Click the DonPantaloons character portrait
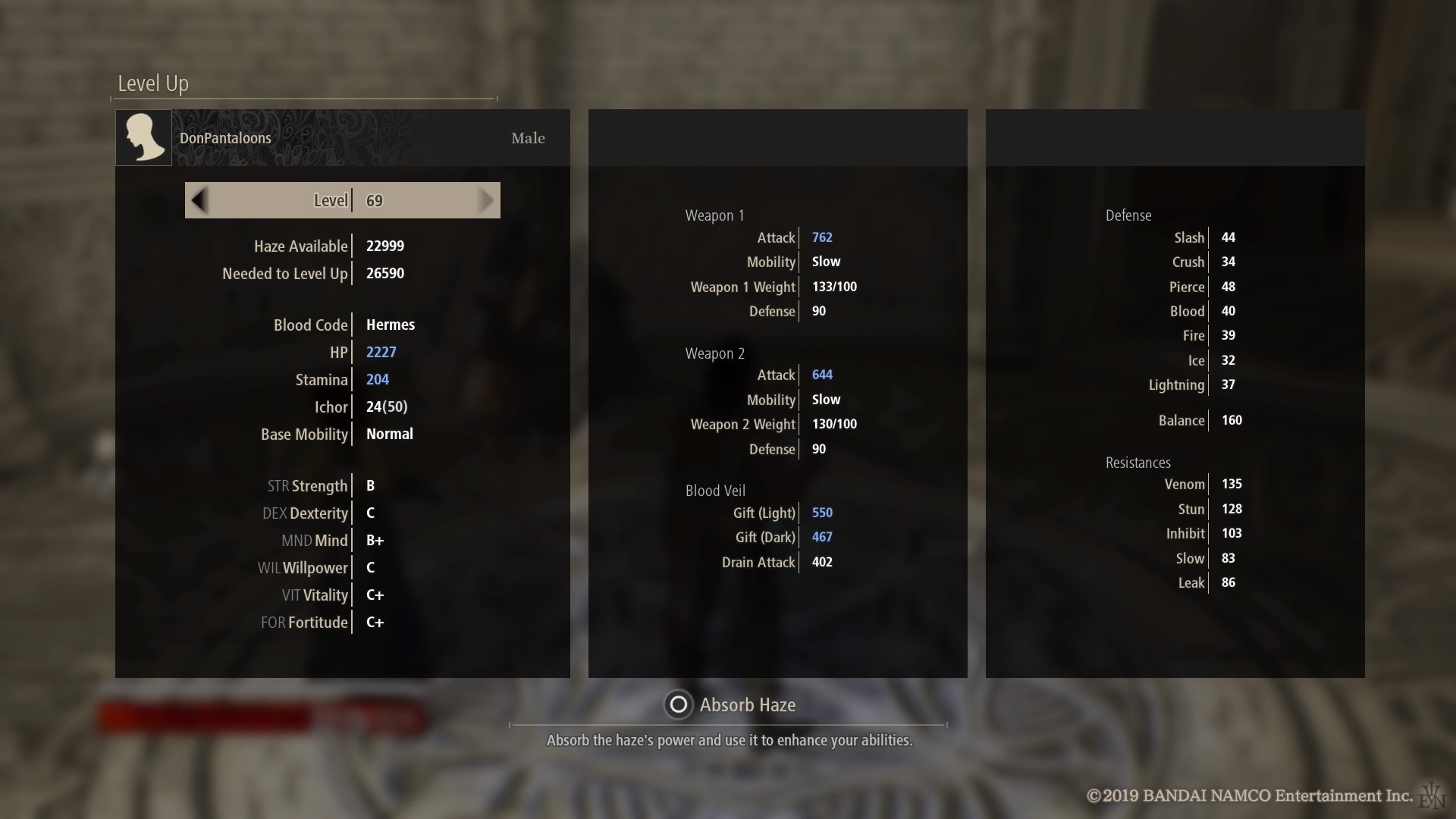Viewport: 1456px width, 819px height. [143, 138]
